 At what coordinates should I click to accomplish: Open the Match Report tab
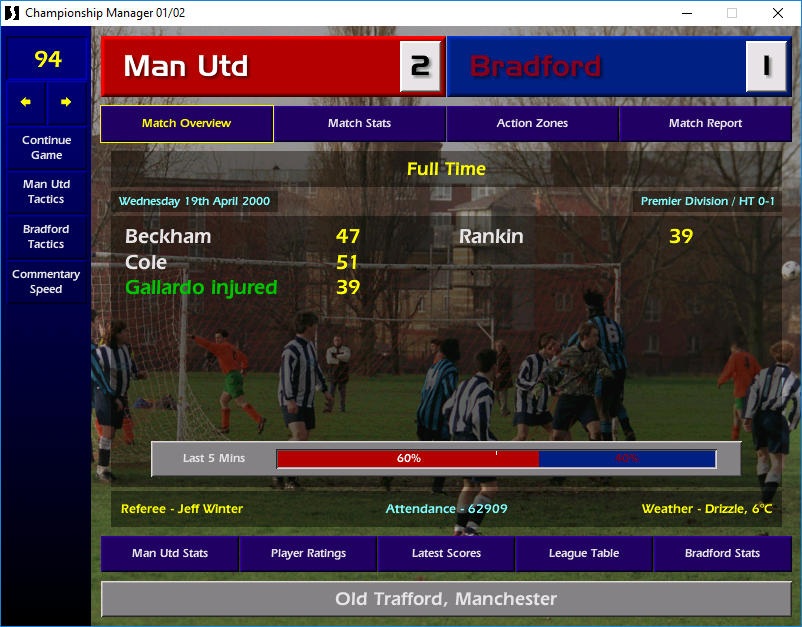pos(705,124)
